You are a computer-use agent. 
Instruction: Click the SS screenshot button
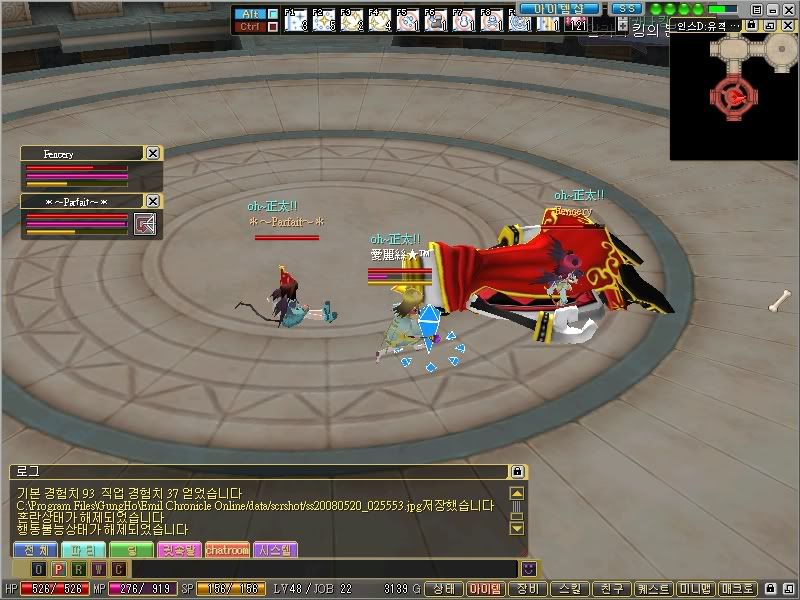tap(625, 8)
